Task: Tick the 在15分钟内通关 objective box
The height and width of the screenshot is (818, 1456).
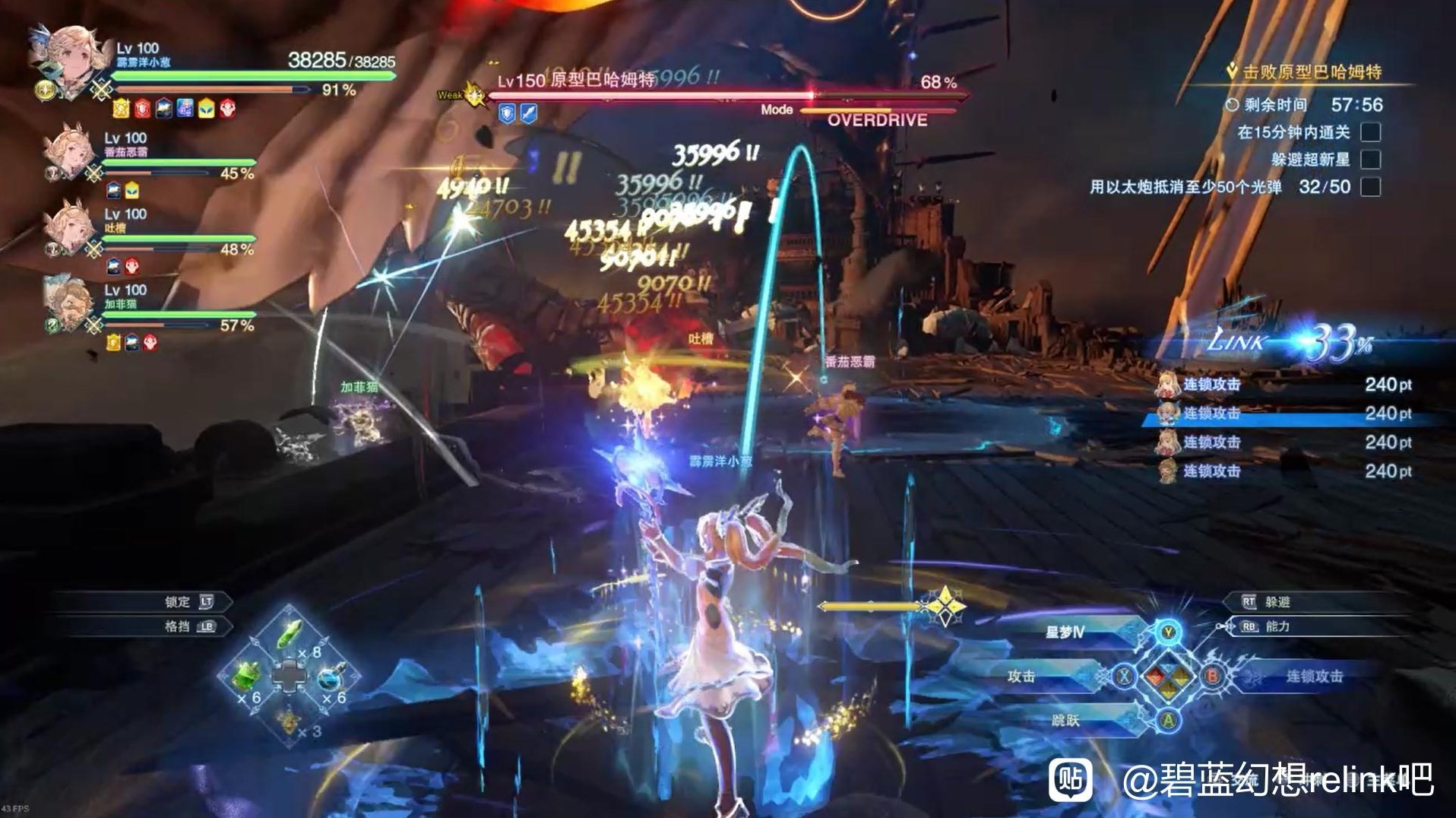Action: coord(1370,132)
